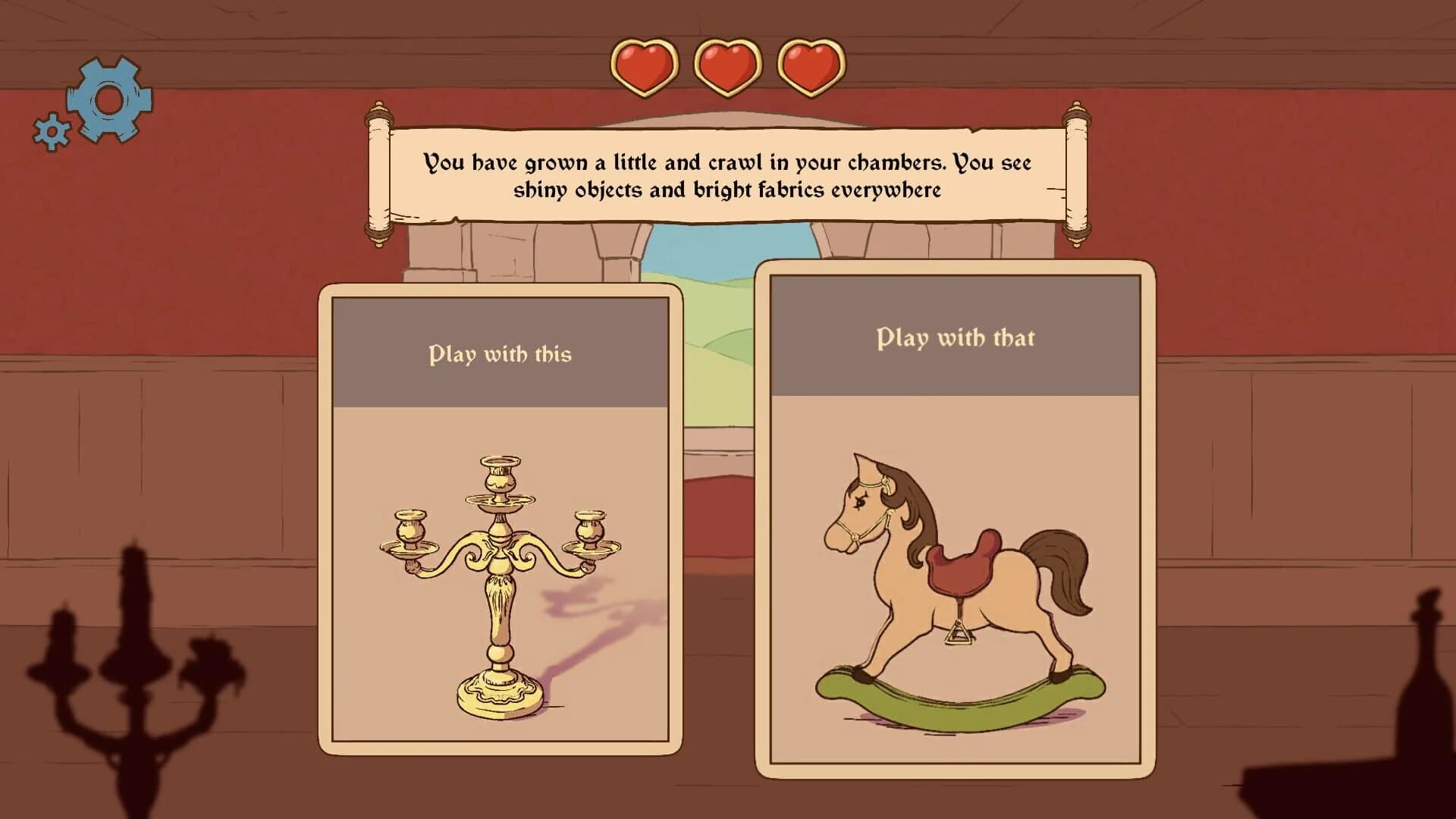Click the 'Play with this' title bar
This screenshot has width=1456, height=819.
tap(500, 351)
